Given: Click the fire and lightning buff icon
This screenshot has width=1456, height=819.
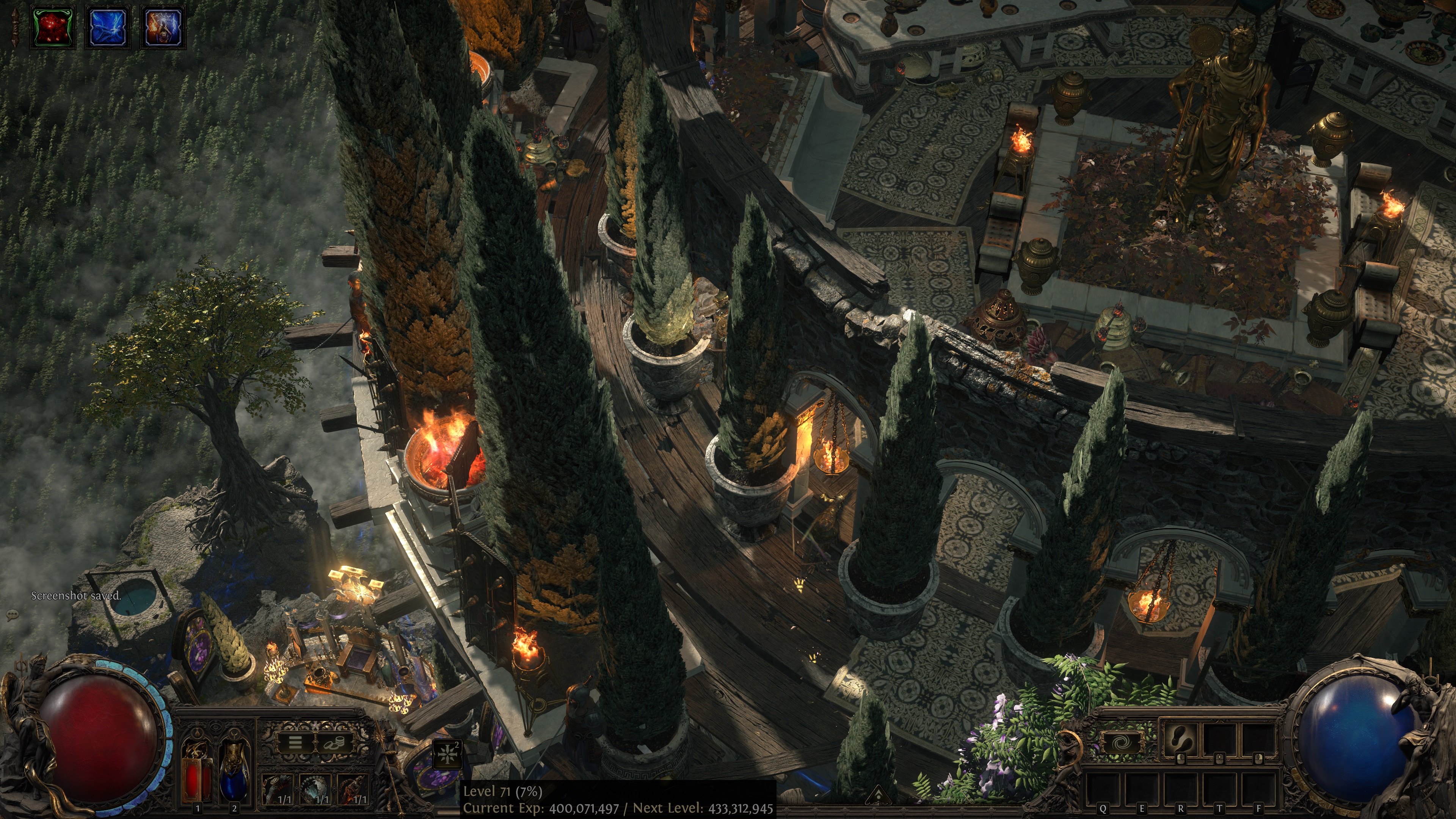Looking at the screenshot, I should 163,27.
